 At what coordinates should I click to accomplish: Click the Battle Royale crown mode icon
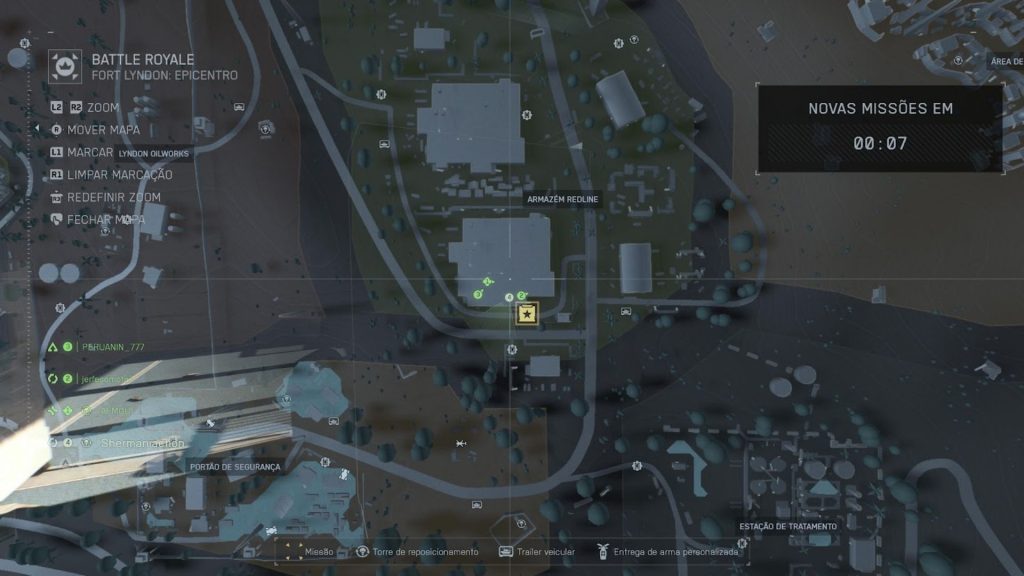67,67
